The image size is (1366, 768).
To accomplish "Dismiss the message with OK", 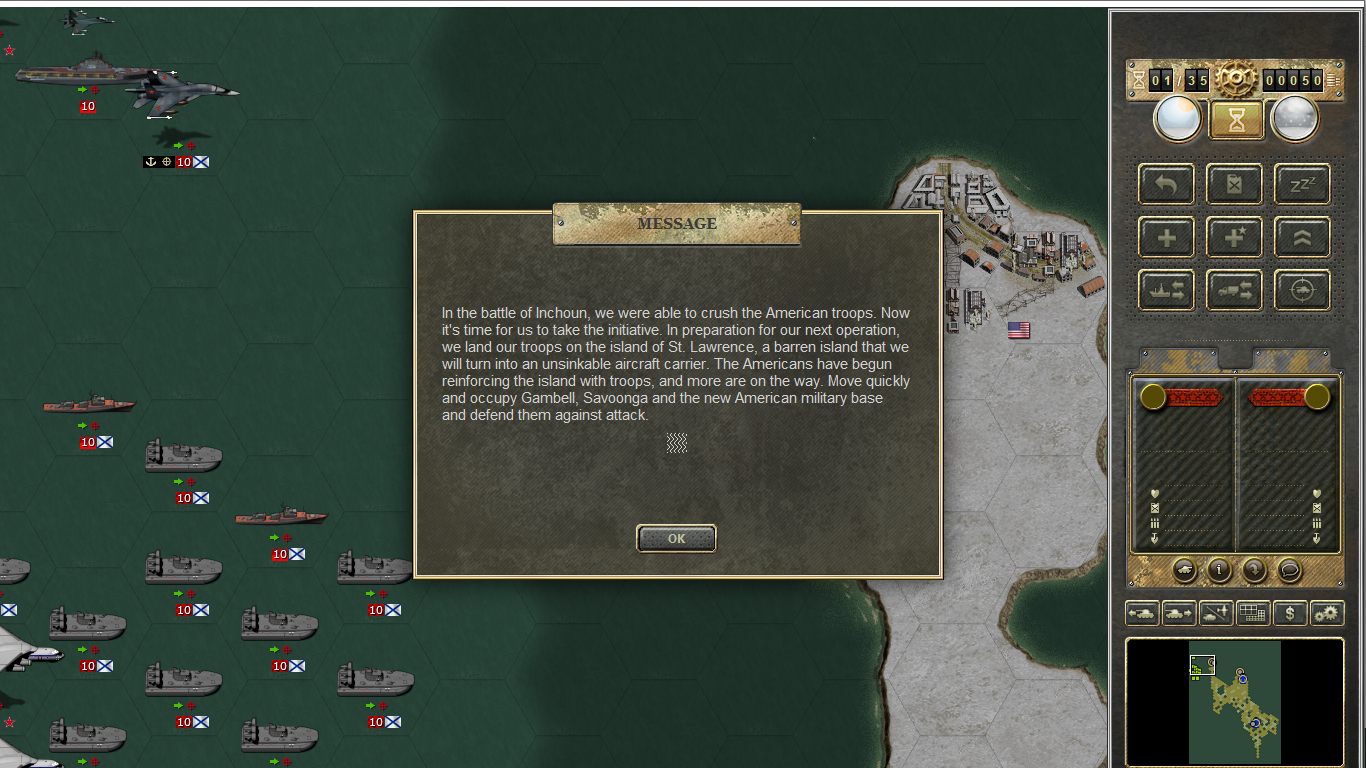I will [676, 538].
